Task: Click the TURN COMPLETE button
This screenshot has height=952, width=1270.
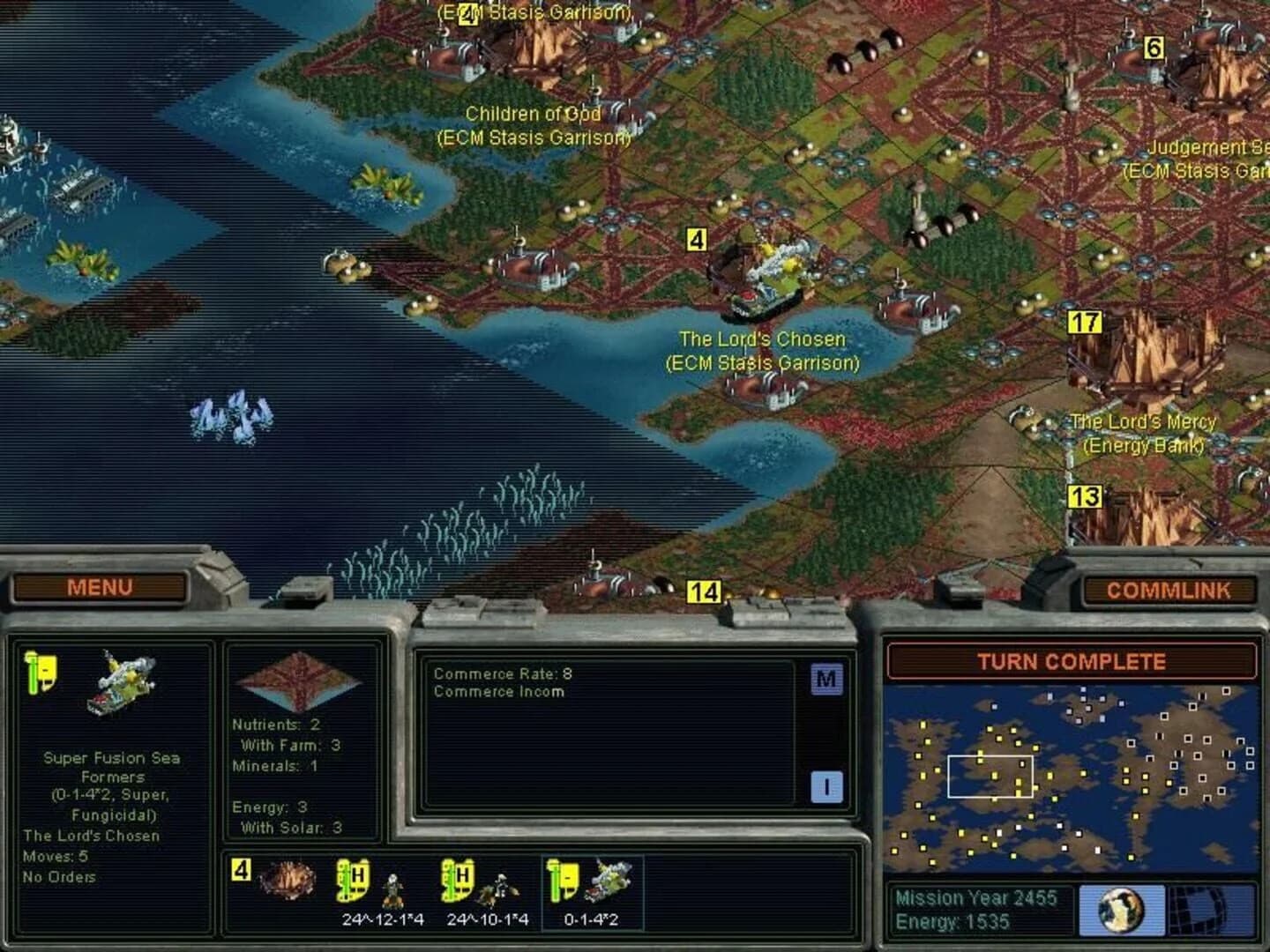Action: 1072,661
